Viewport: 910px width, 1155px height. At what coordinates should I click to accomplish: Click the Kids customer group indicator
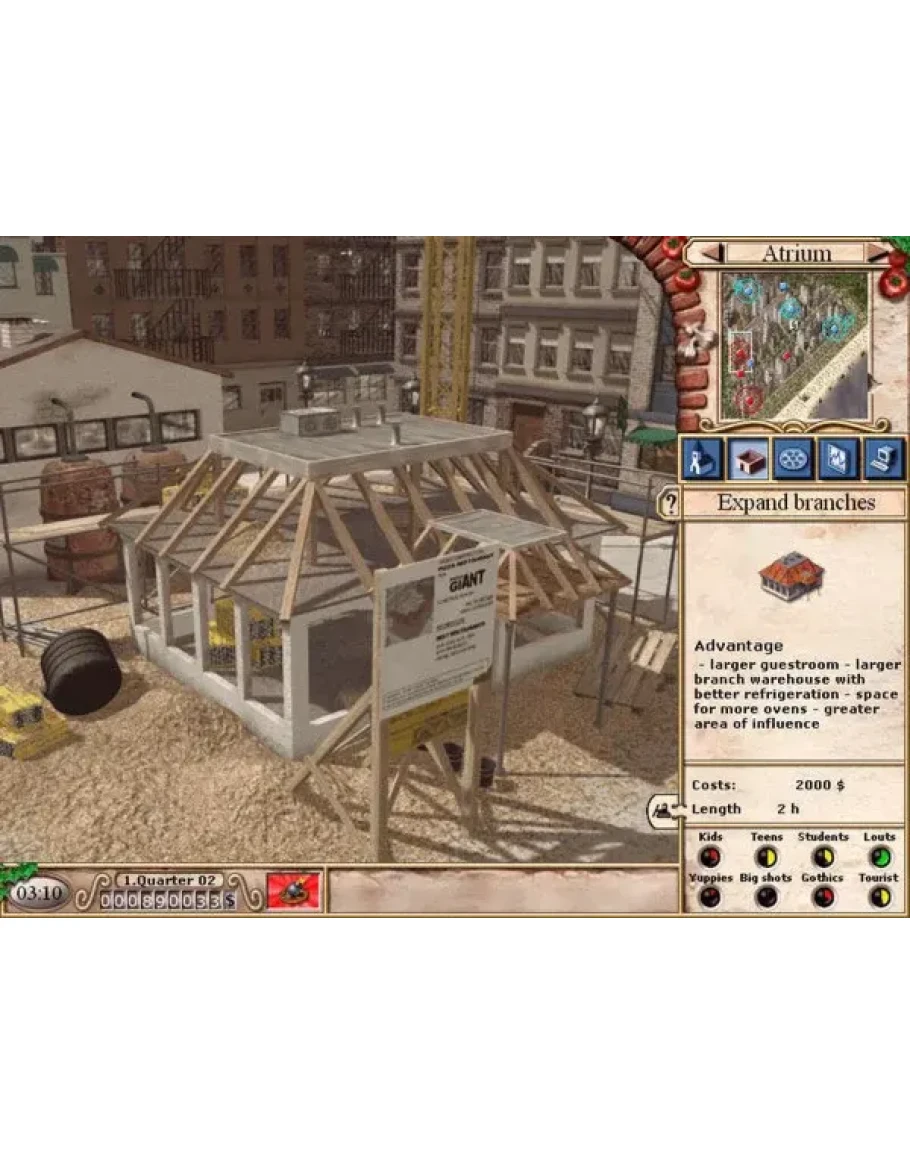710,857
